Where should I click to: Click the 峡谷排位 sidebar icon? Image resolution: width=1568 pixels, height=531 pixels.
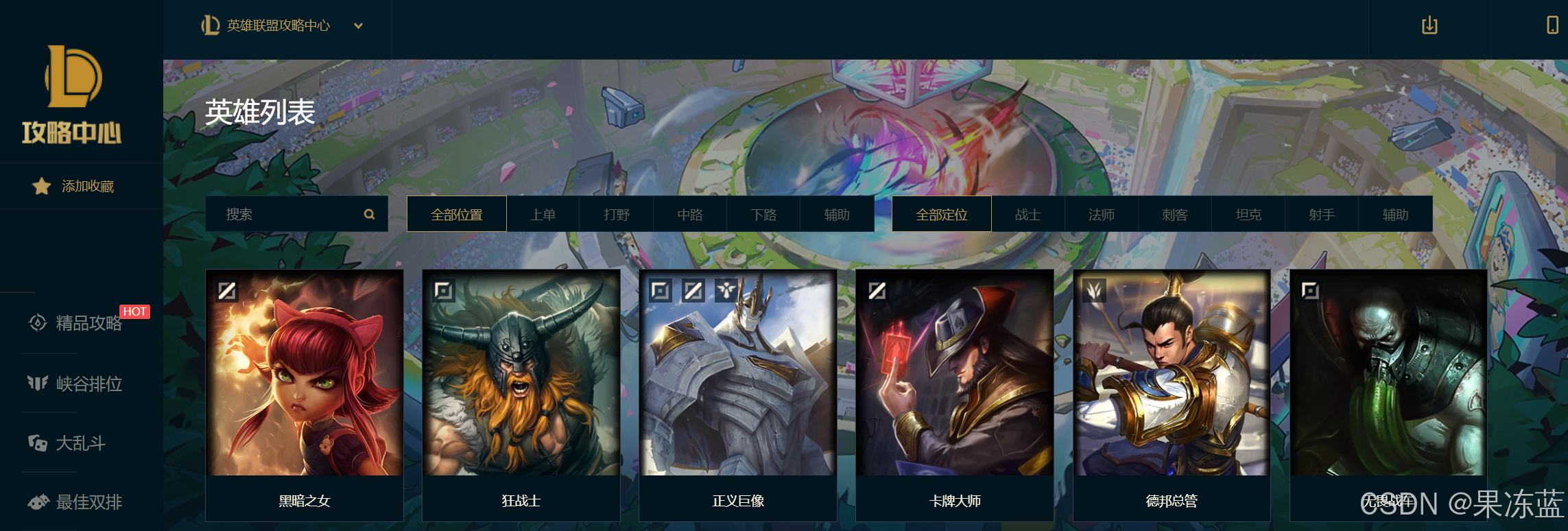39,384
